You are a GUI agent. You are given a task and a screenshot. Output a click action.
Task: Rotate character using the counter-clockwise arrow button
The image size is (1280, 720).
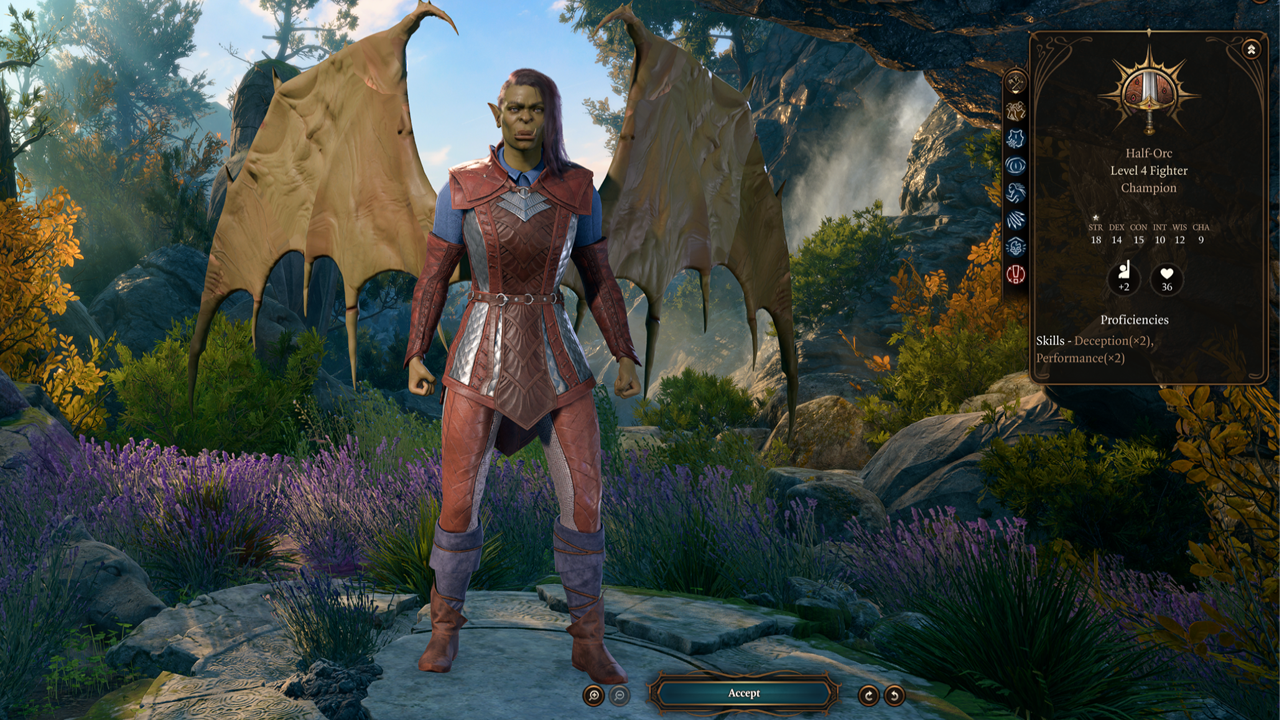pyautogui.click(x=895, y=695)
